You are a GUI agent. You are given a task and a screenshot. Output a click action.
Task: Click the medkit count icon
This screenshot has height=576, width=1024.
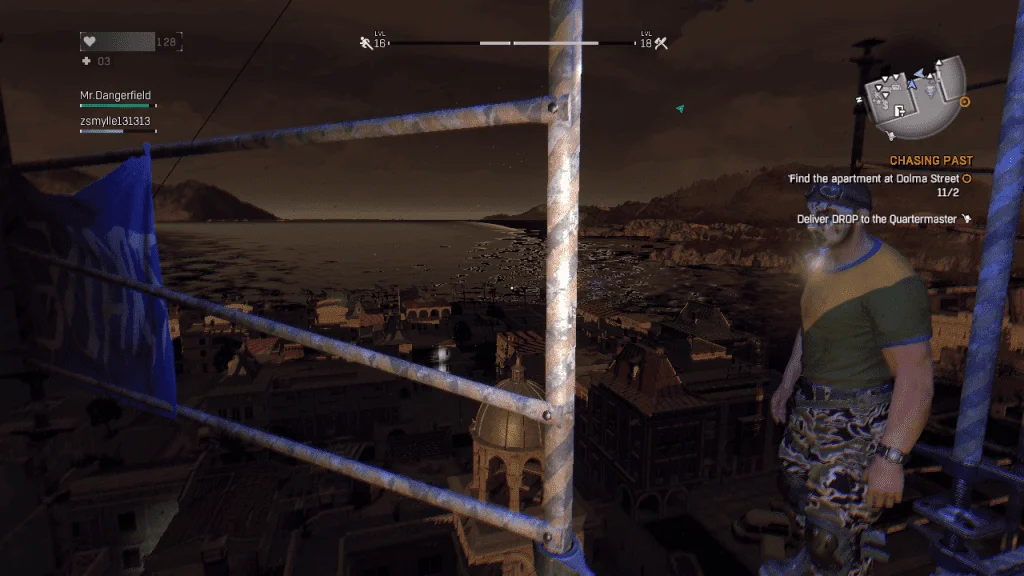point(86,61)
